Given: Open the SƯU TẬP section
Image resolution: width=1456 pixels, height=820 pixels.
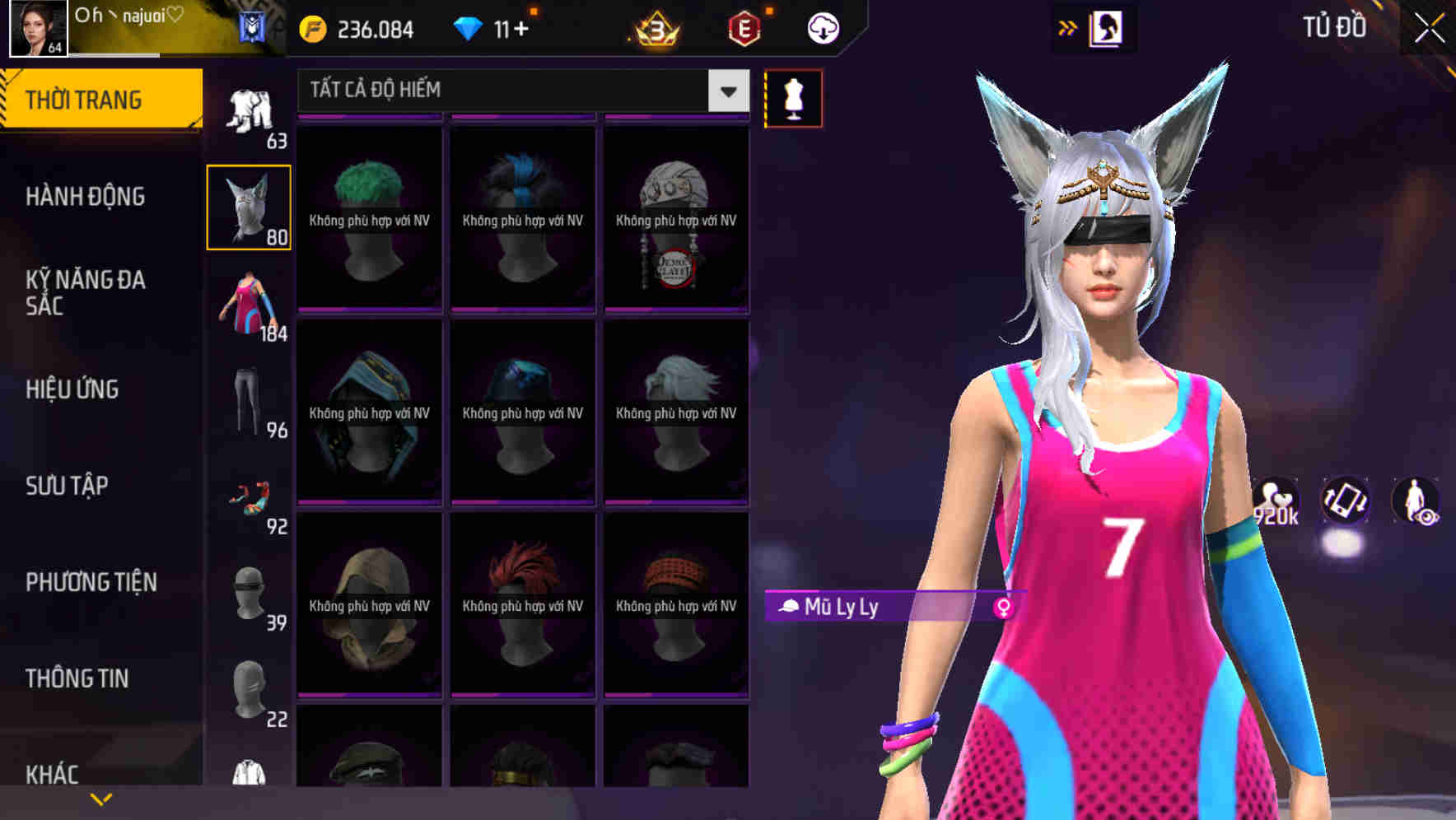Looking at the screenshot, I should (66, 487).
